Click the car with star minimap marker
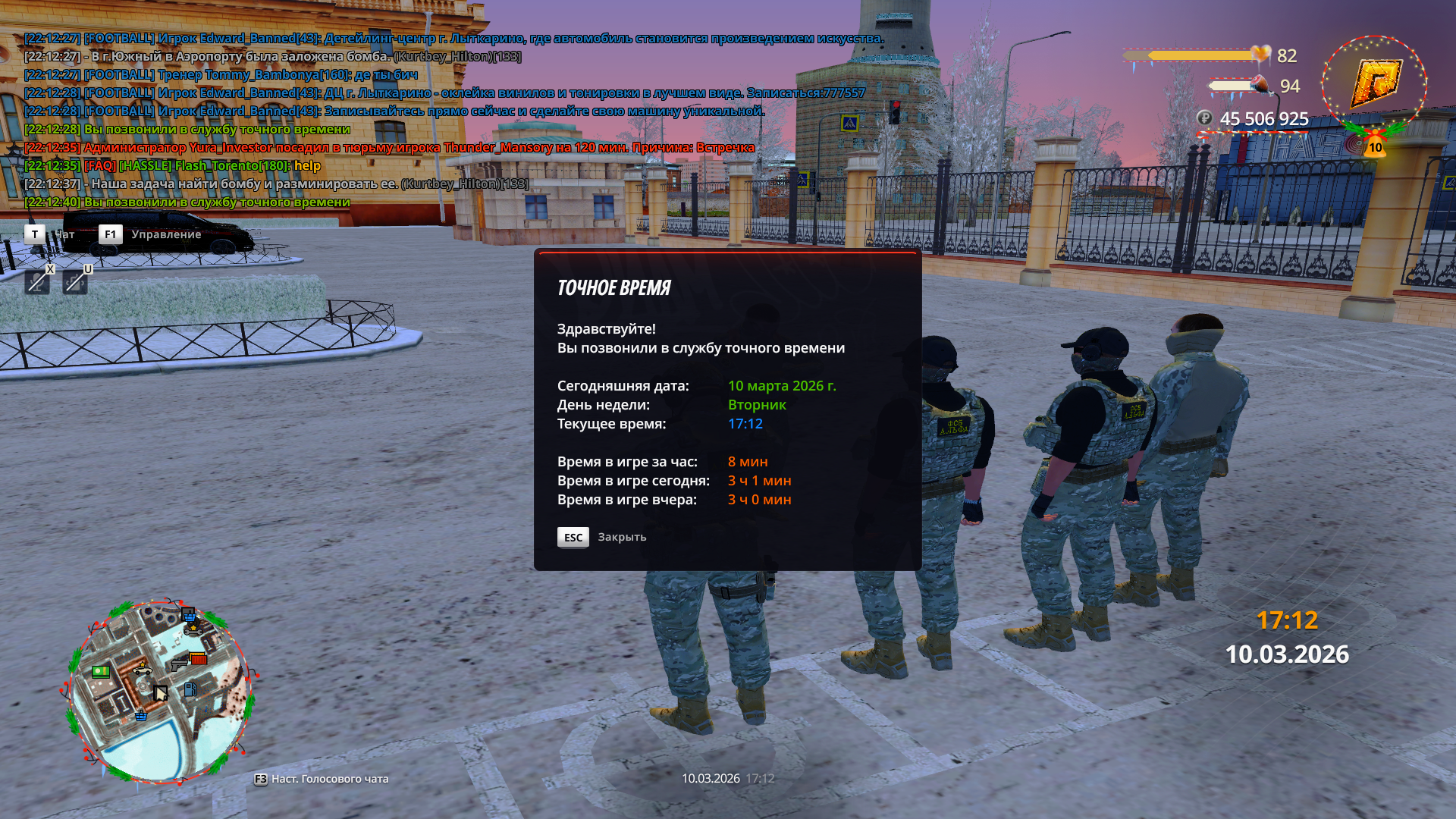This screenshot has width=1456, height=819. (142, 669)
